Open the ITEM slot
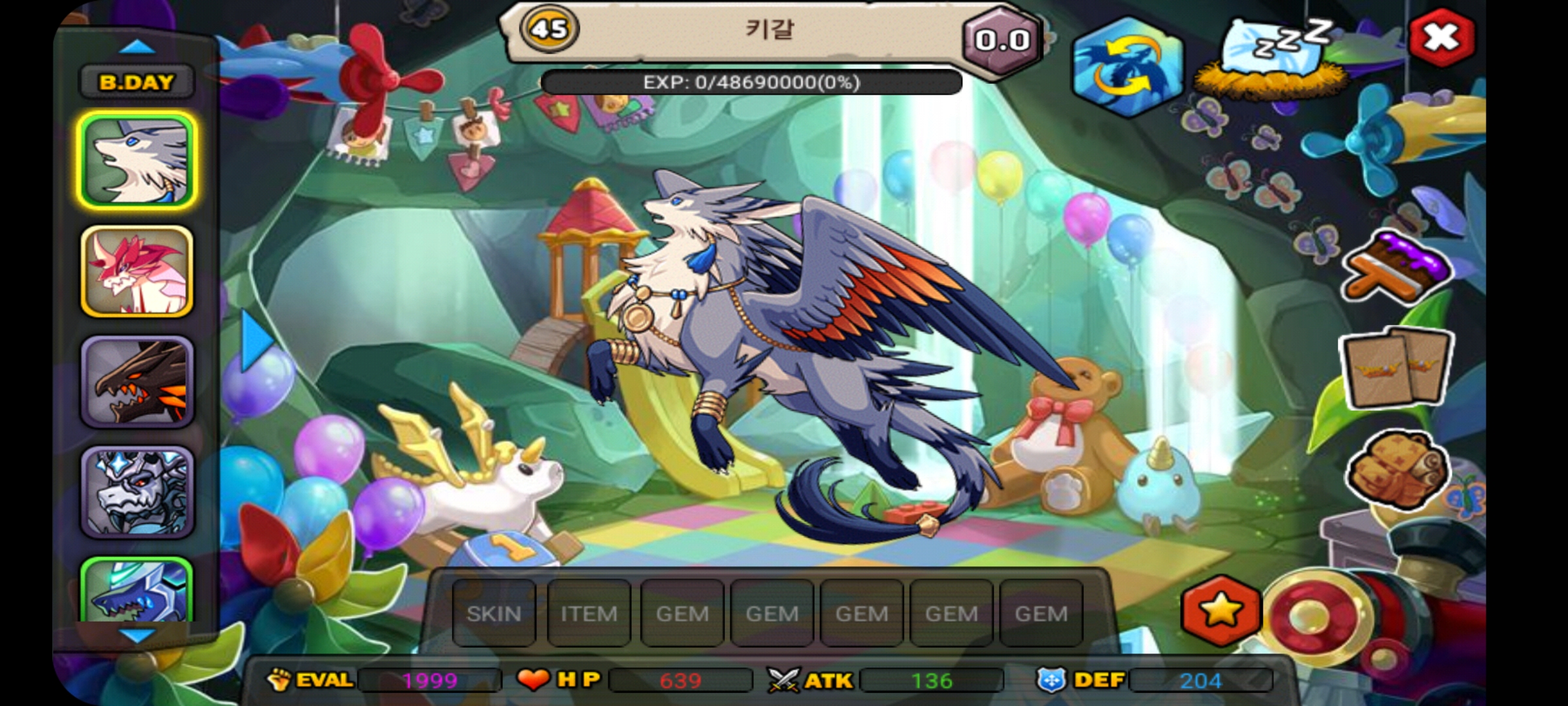The image size is (1568, 706). point(589,613)
